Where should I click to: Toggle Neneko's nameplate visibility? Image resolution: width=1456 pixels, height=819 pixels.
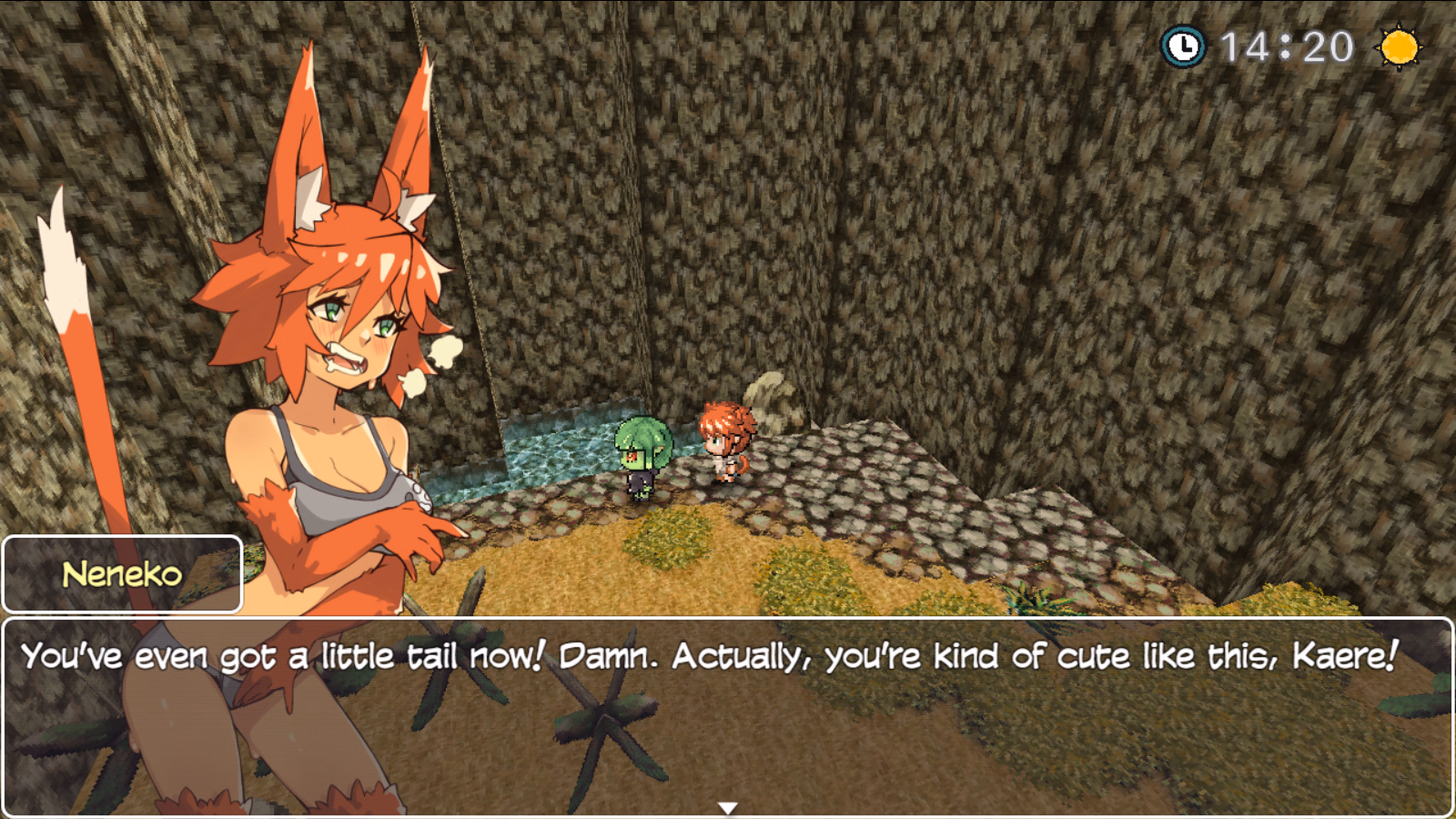click(x=121, y=572)
